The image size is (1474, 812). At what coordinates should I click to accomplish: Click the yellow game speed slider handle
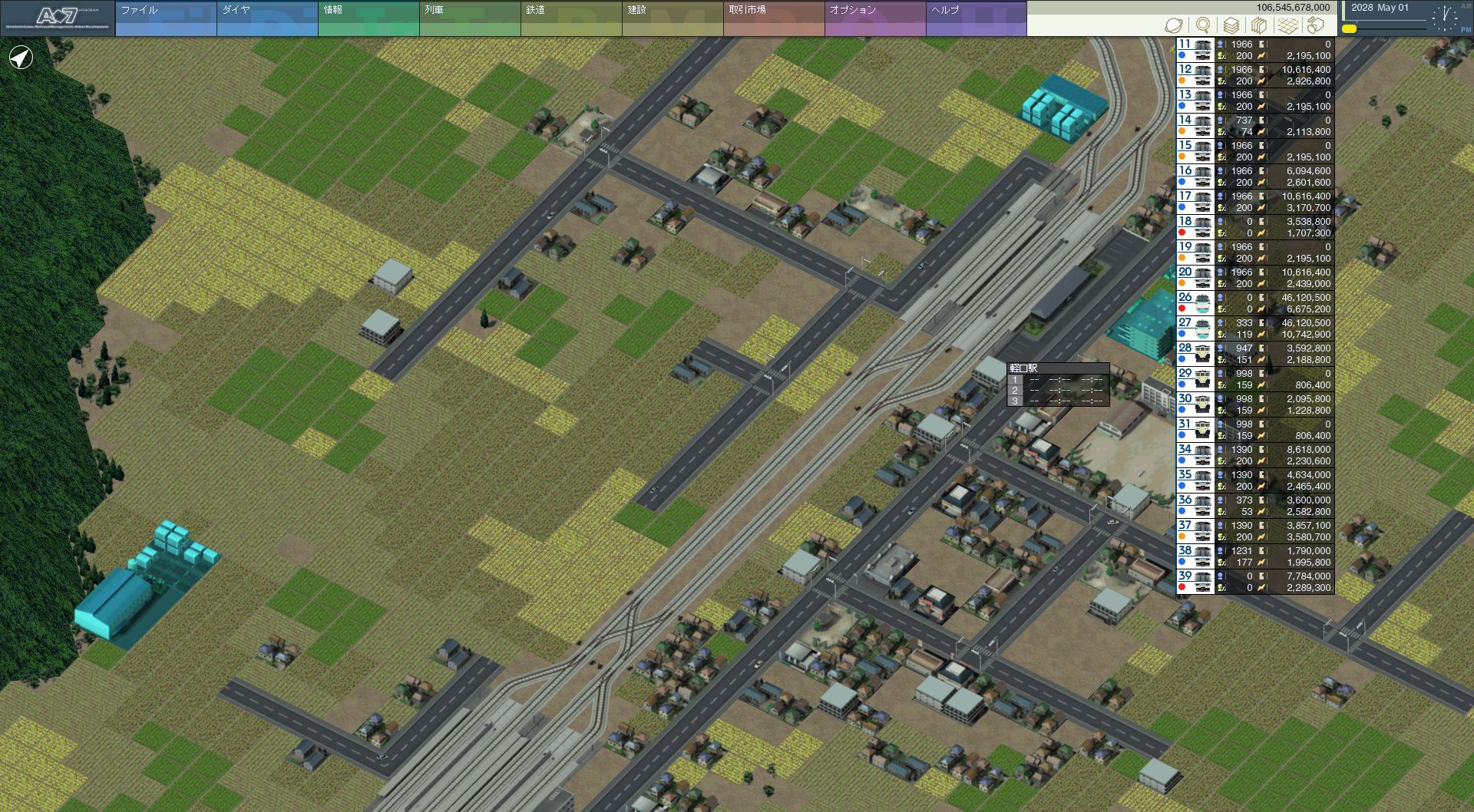(1350, 29)
